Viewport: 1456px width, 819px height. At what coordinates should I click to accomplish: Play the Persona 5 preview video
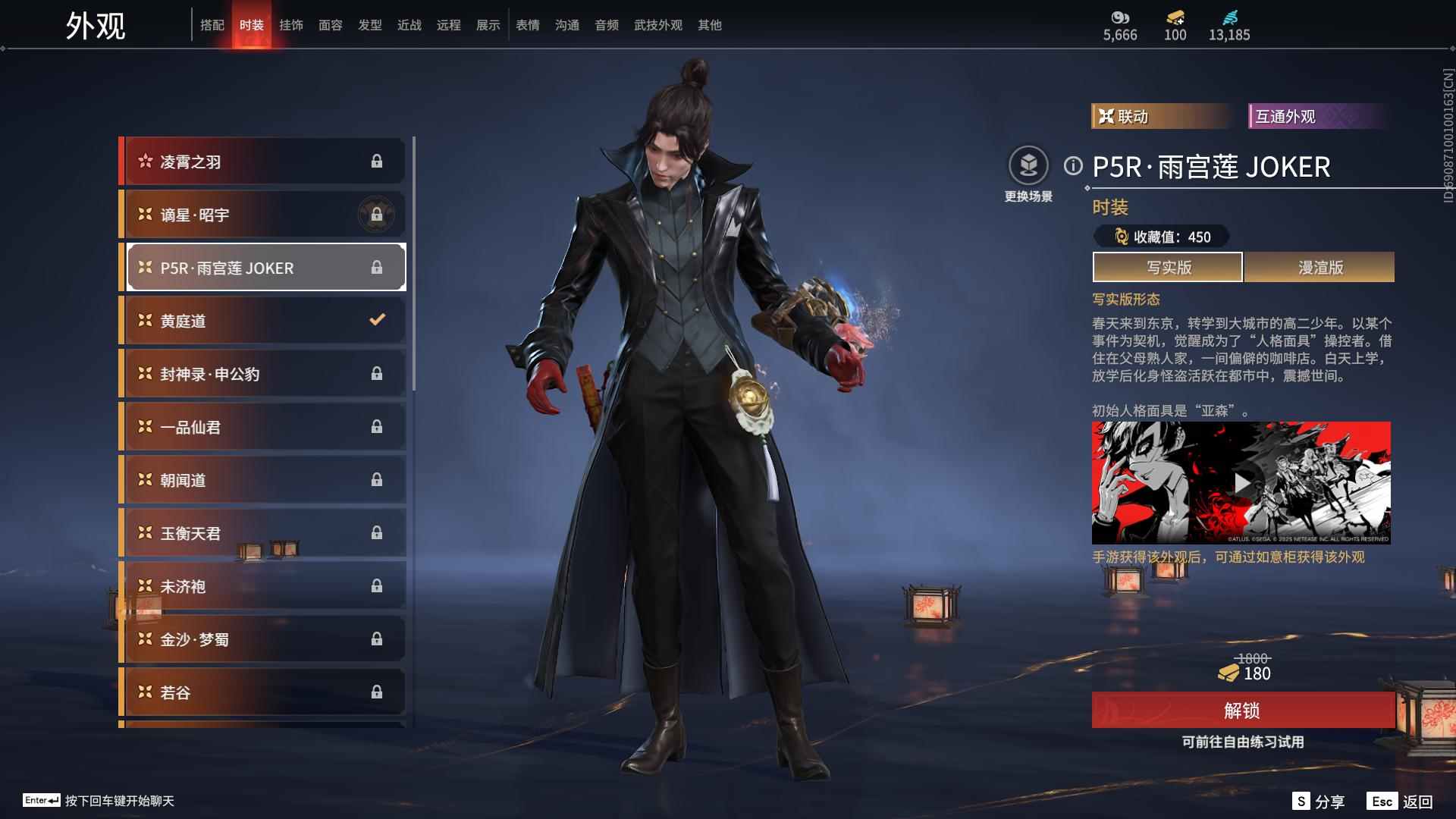click(1241, 483)
